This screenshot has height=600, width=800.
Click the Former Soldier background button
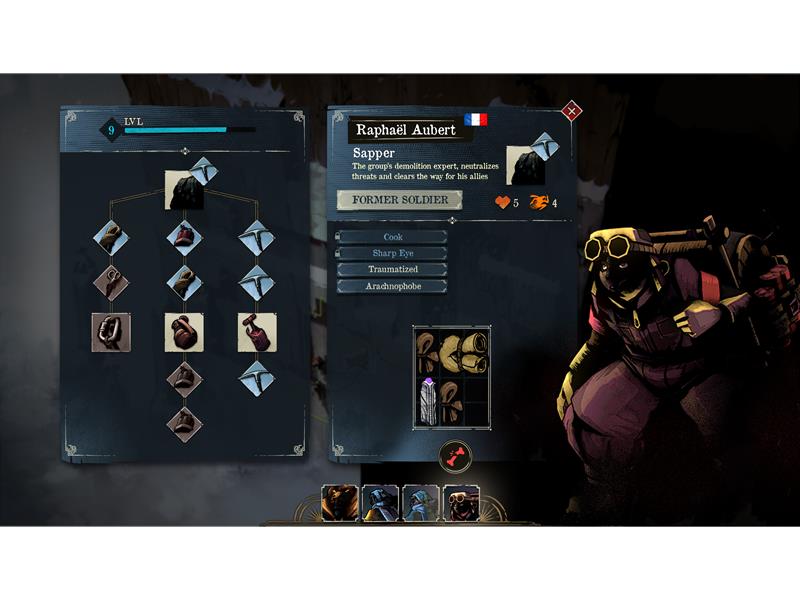point(399,200)
